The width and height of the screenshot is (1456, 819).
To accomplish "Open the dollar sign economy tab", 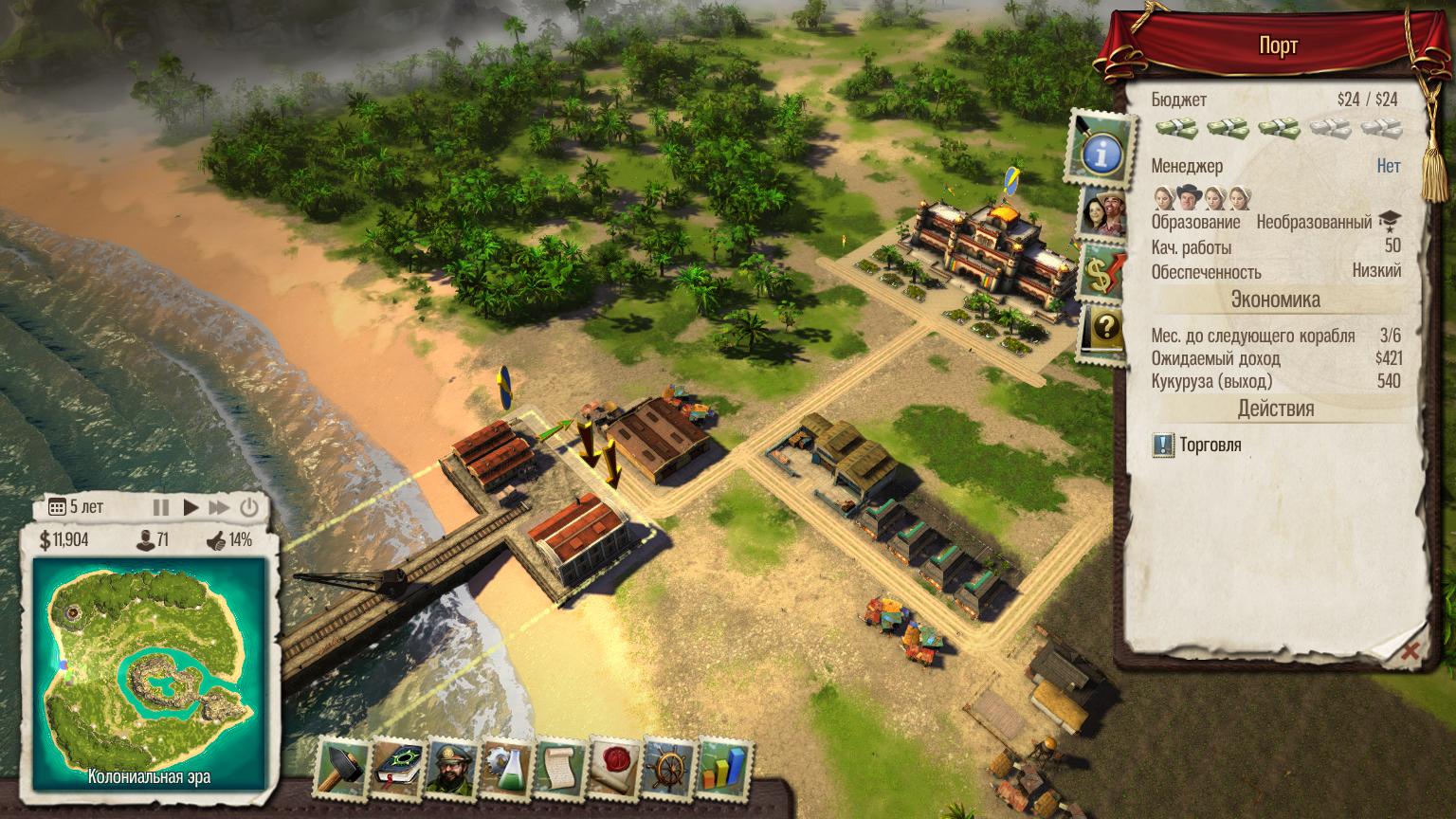I will point(1101,271).
